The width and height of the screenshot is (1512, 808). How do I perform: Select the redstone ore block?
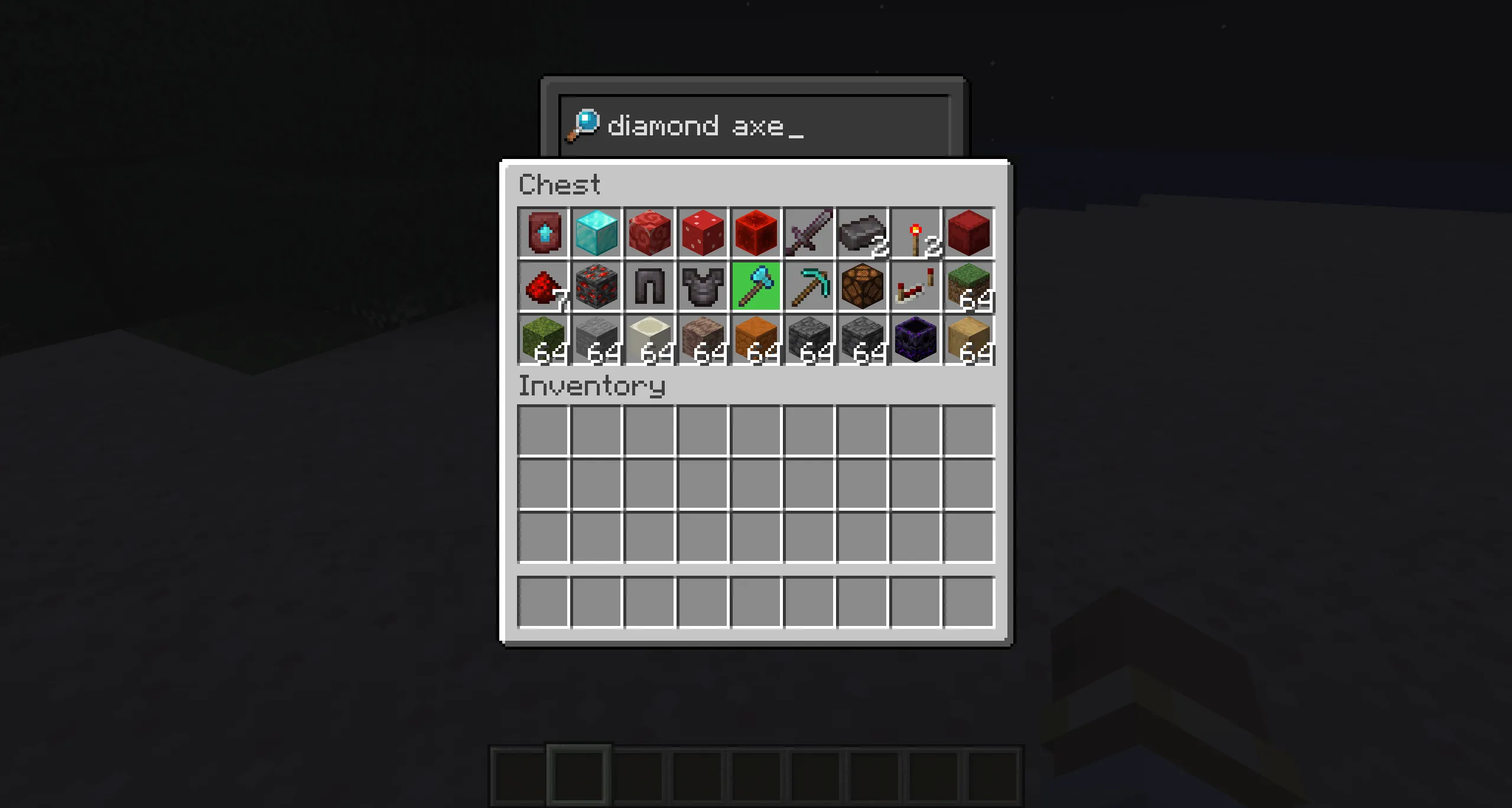point(596,286)
